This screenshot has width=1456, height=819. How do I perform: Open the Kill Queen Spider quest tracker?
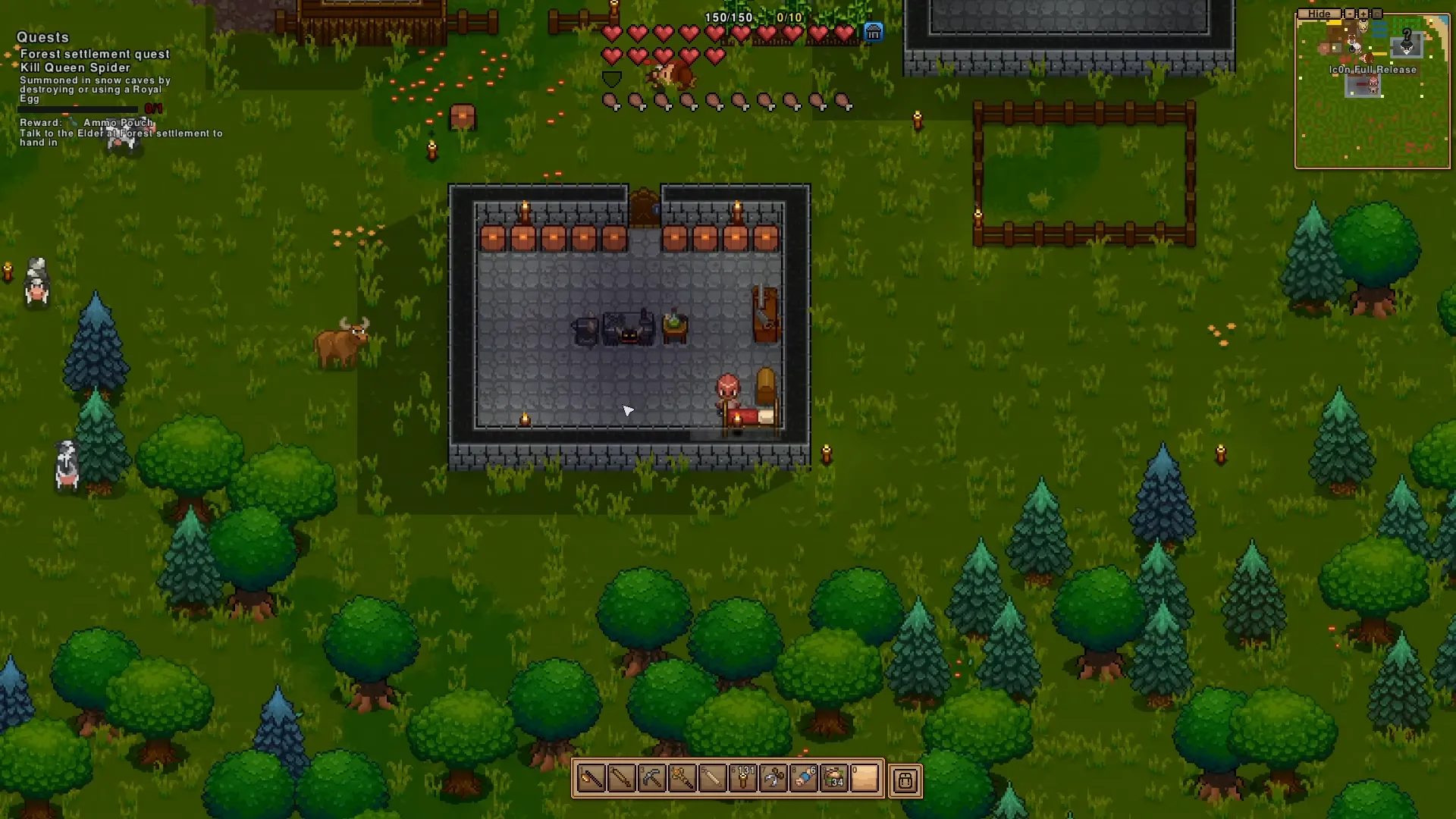[75, 67]
